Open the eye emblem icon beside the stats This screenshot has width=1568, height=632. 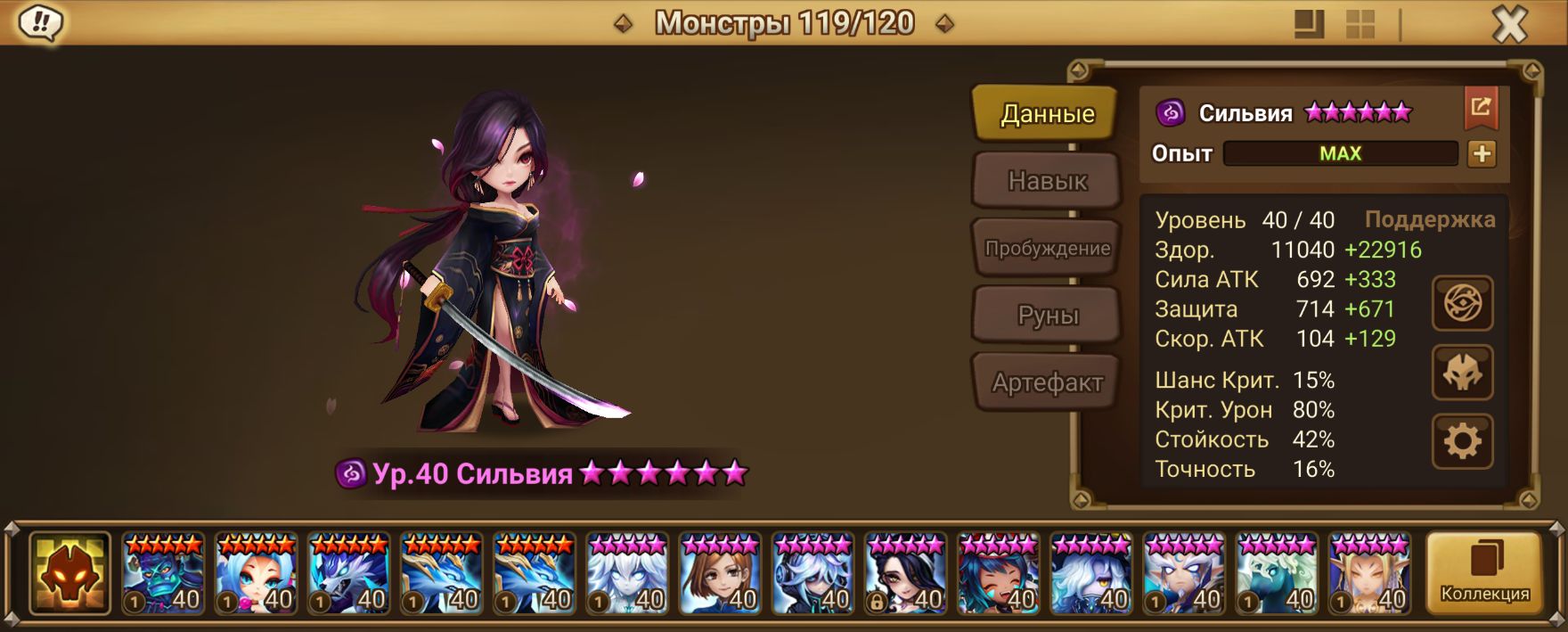[1462, 304]
